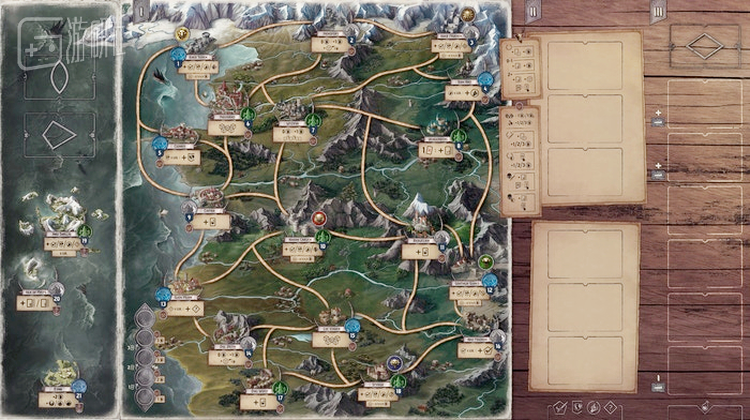750x420 pixels.
Task: Pick the Ban Ard location numbered 4
Action: coord(462,93)
